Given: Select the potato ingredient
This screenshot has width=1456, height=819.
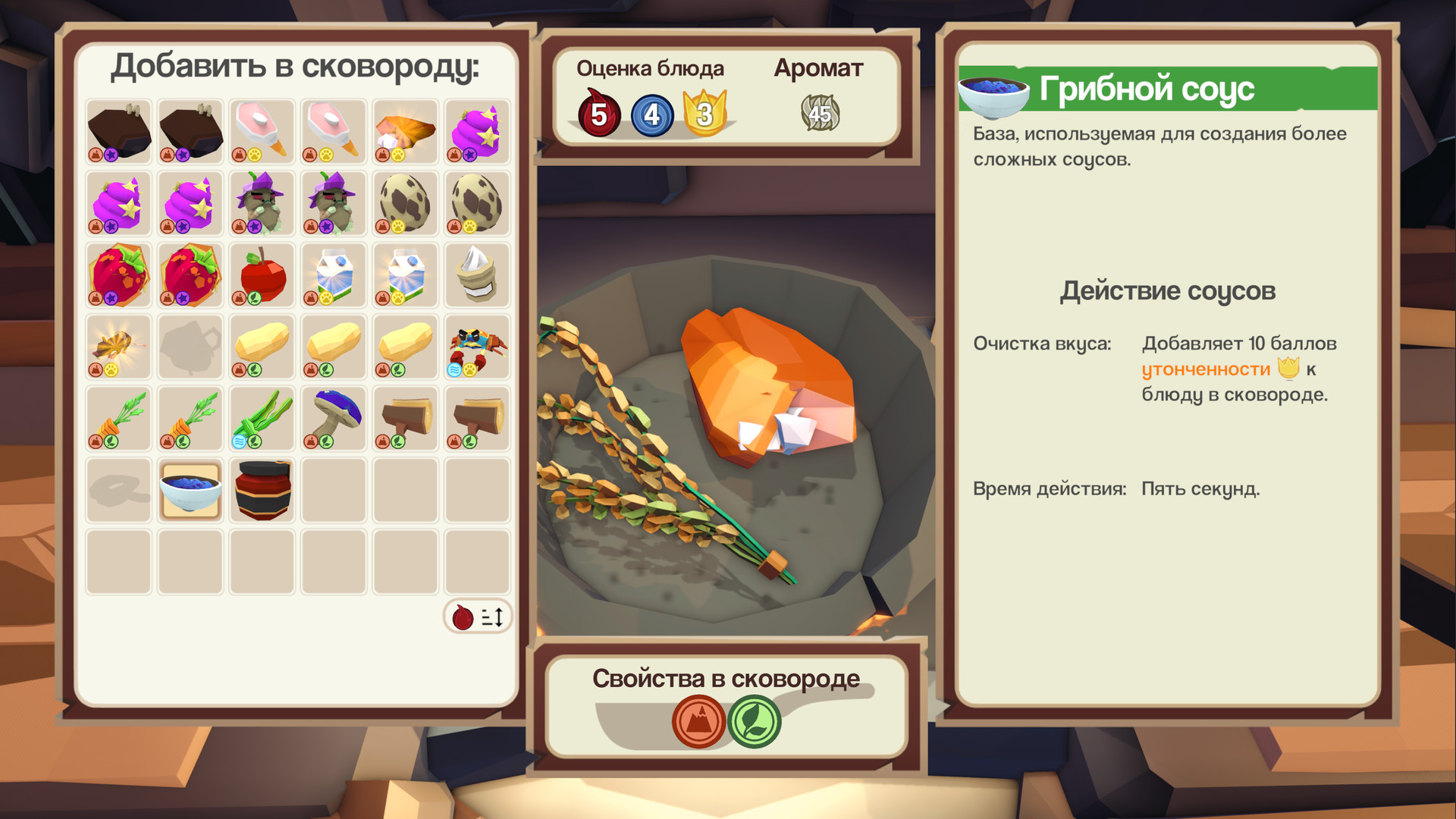Looking at the screenshot, I should coord(261,346).
